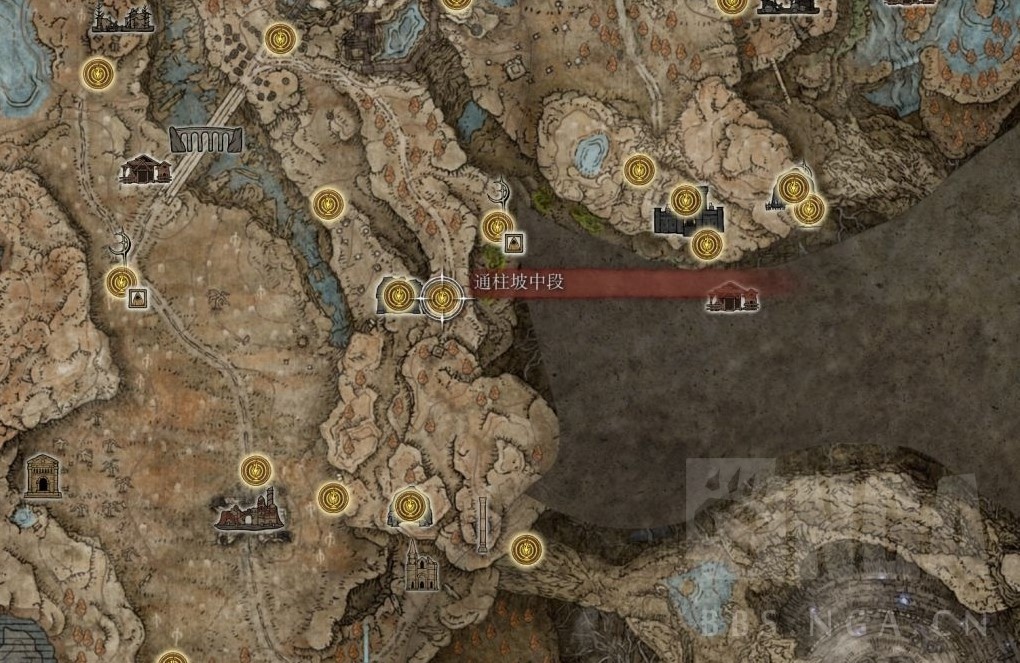Click the ruined fort icon with dead trees
This screenshot has height=663, width=1020.
[123, 19]
